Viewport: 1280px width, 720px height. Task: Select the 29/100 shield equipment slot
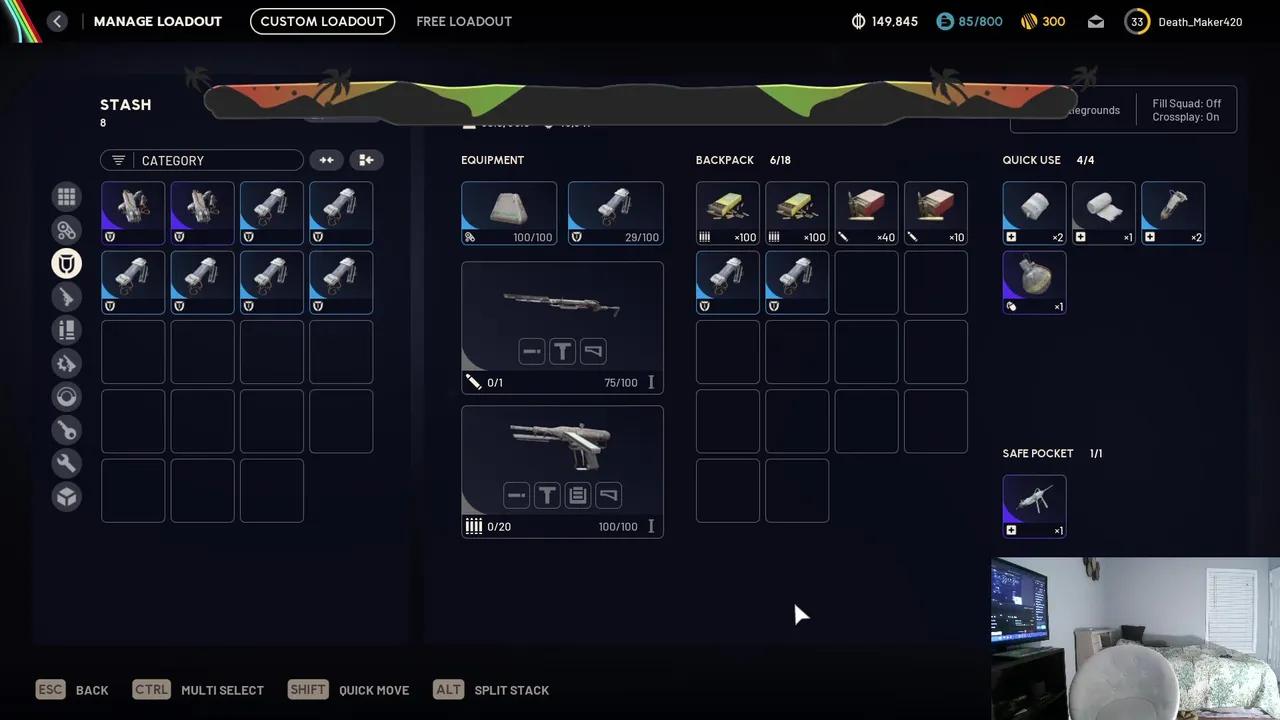point(615,213)
